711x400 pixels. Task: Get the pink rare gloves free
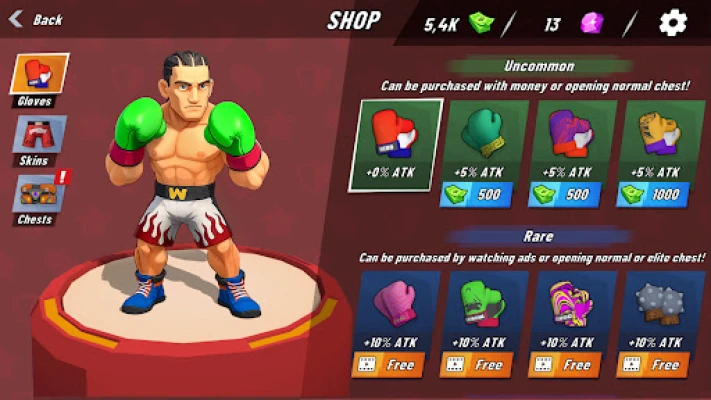[394, 365]
